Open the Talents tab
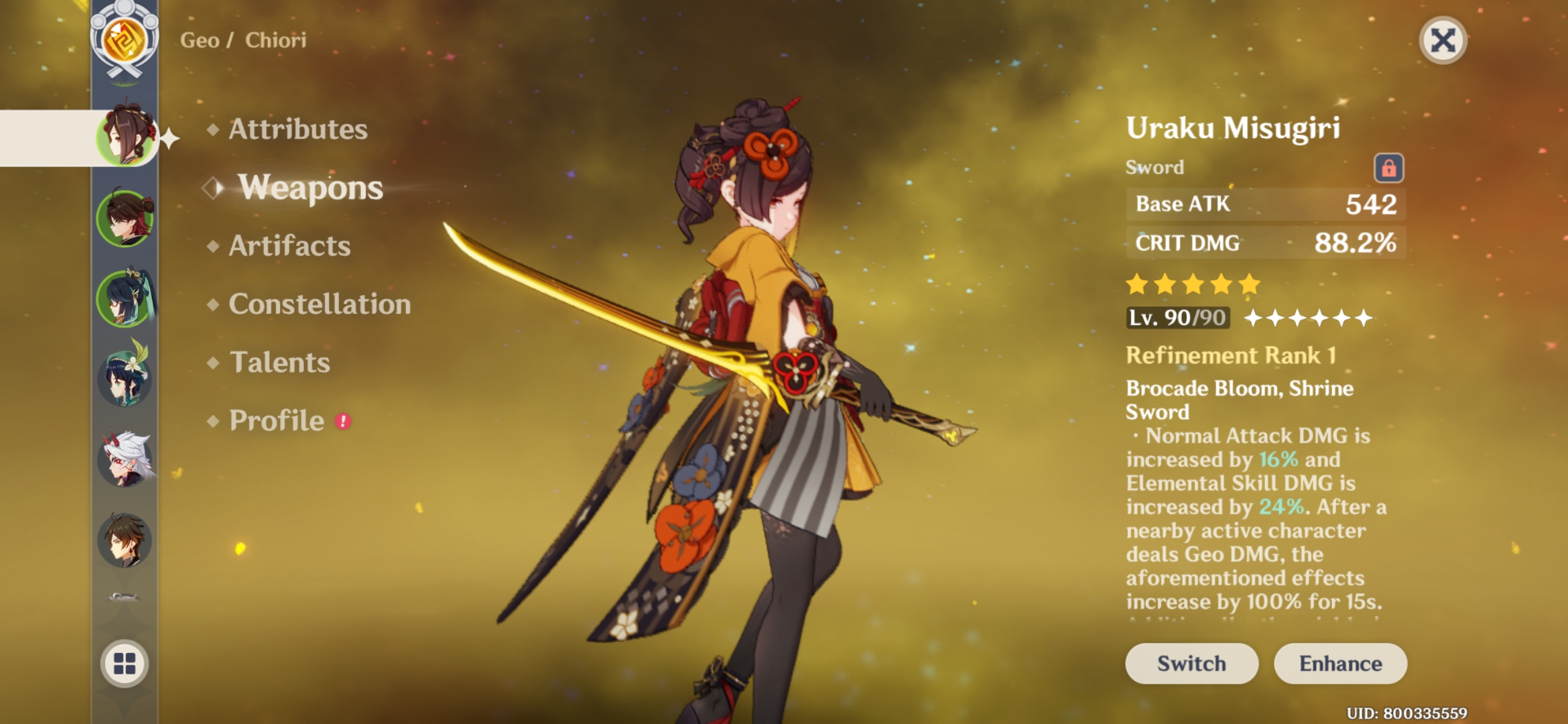Viewport: 1568px width, 724px height. [279, 363]
